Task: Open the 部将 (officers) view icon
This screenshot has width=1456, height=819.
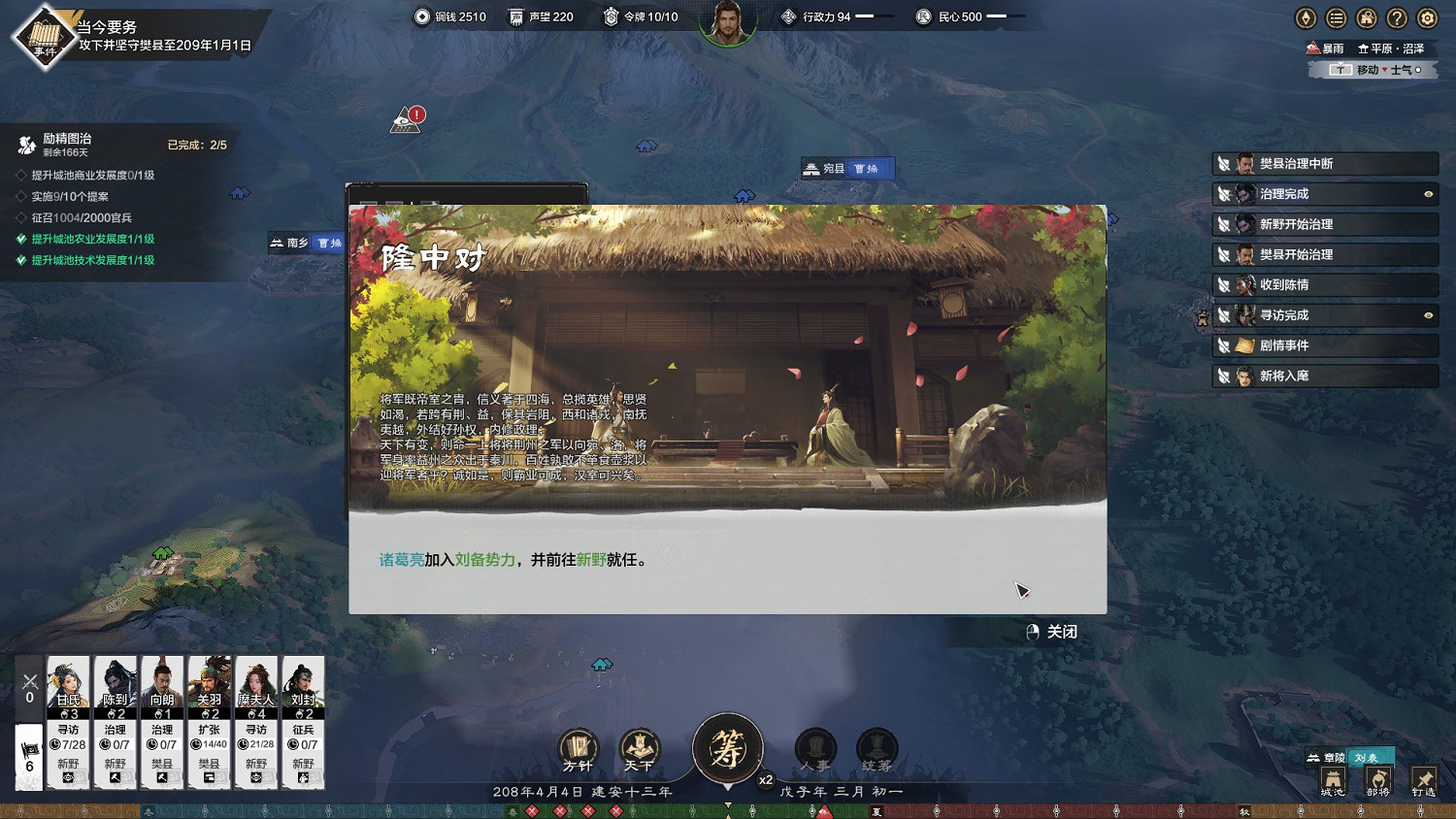Action: click(x=1377, y=779)
